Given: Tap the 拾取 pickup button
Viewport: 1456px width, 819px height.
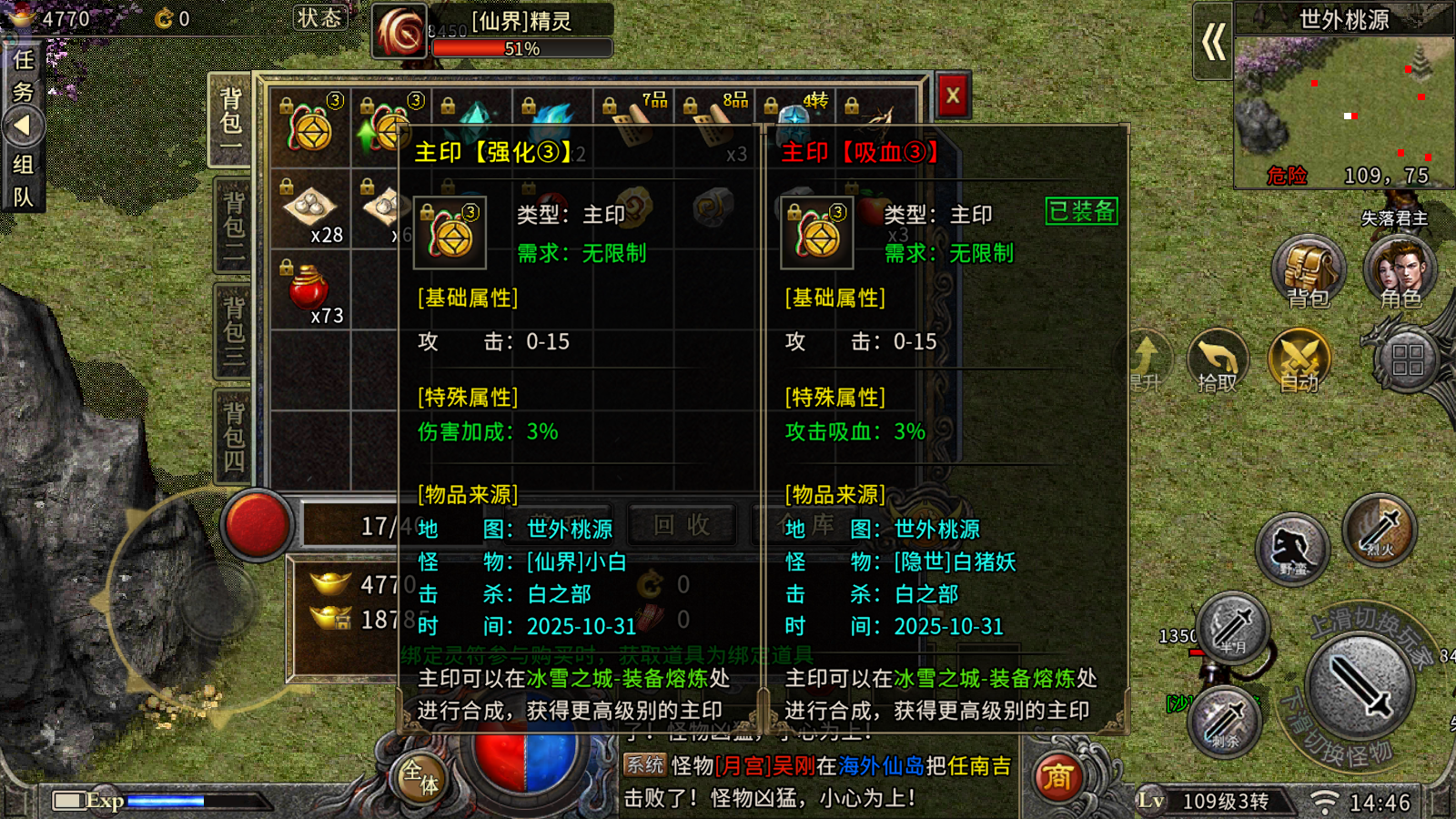Looking at the screenshot, I should [x=1218, y=361].
